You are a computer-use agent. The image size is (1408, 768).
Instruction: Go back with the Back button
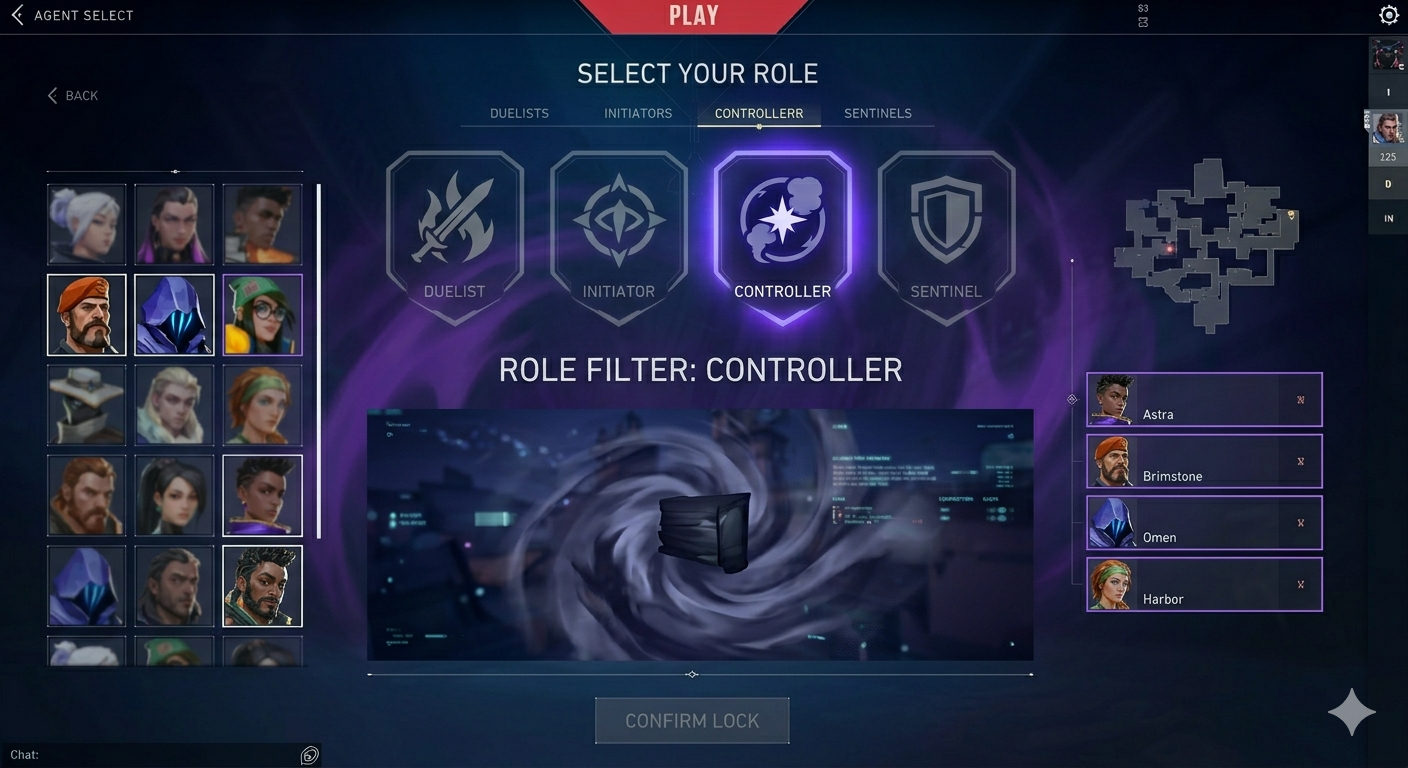click(73, 96)
